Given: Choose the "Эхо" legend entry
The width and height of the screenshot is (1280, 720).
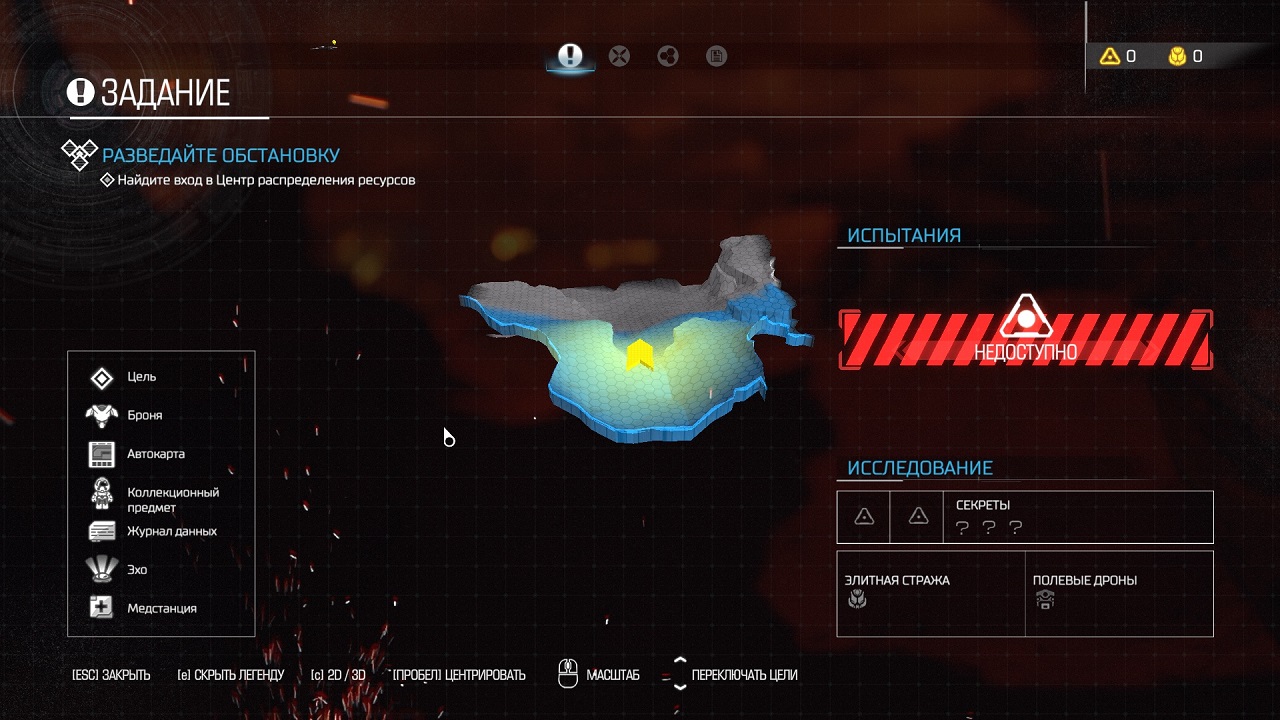Looking at the screenshot, I should click(x=137, y=569).
